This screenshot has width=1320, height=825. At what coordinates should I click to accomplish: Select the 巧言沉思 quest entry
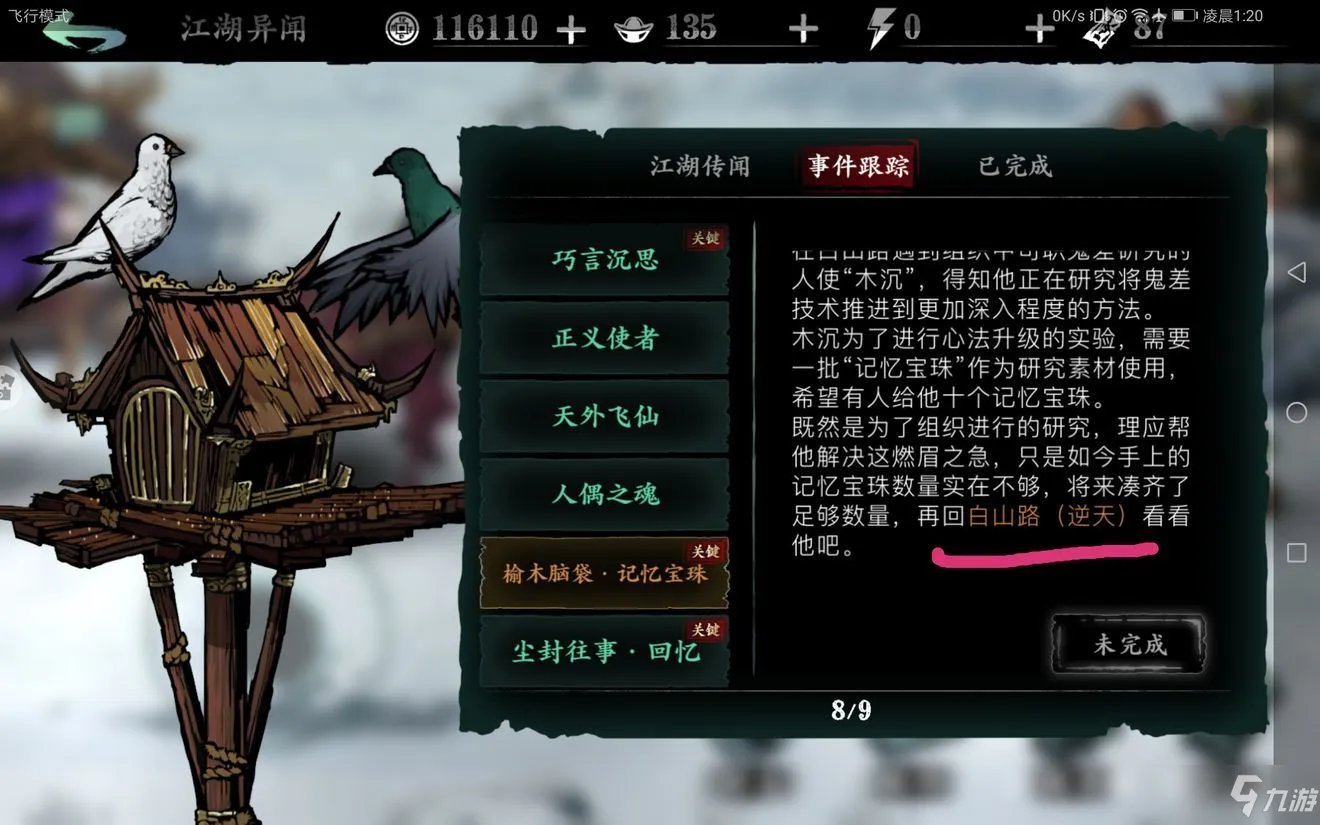[x=604, y=260]
